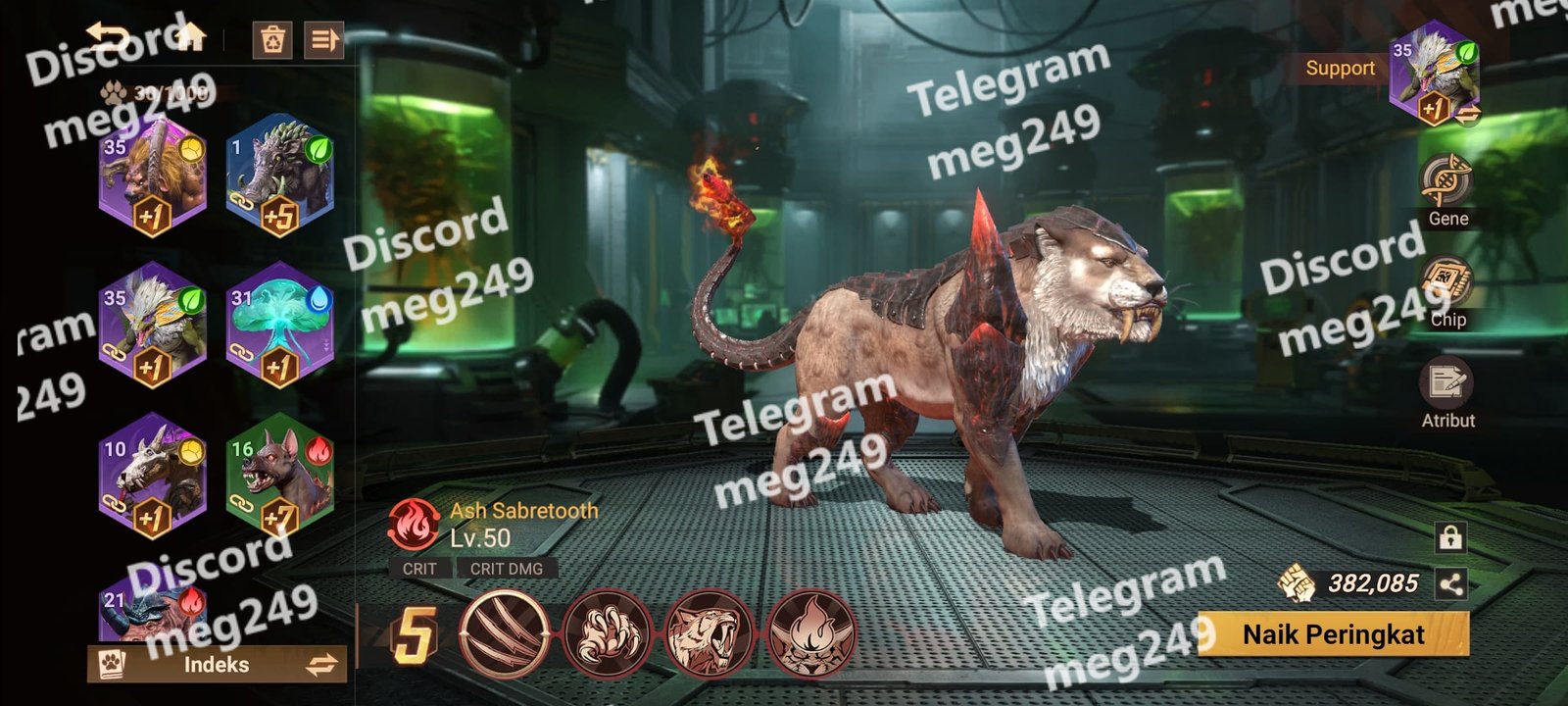Viewport: 1568px width, 706px height.
Task: Open the trash bin release menu
Action: tap(271, 40)
